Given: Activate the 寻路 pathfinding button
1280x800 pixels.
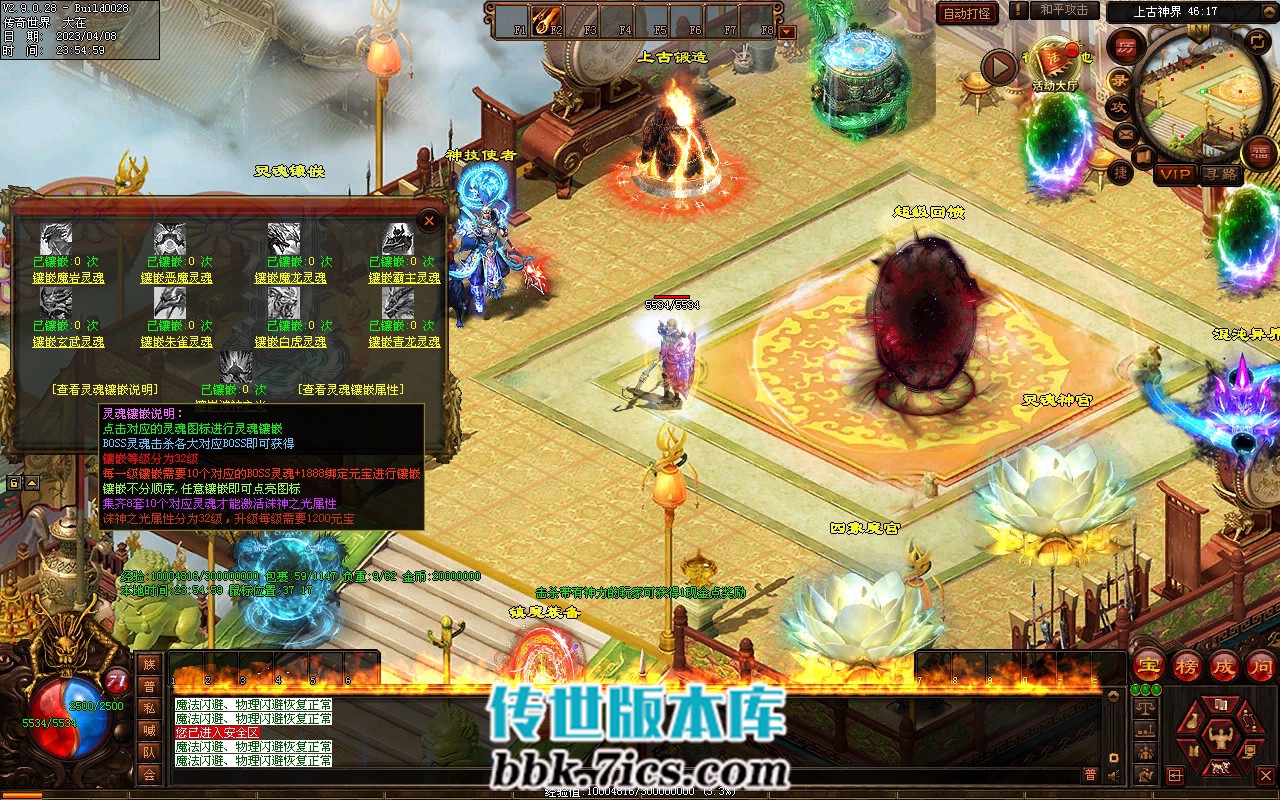Looking at the screenshot, I should coord(1220,174).
